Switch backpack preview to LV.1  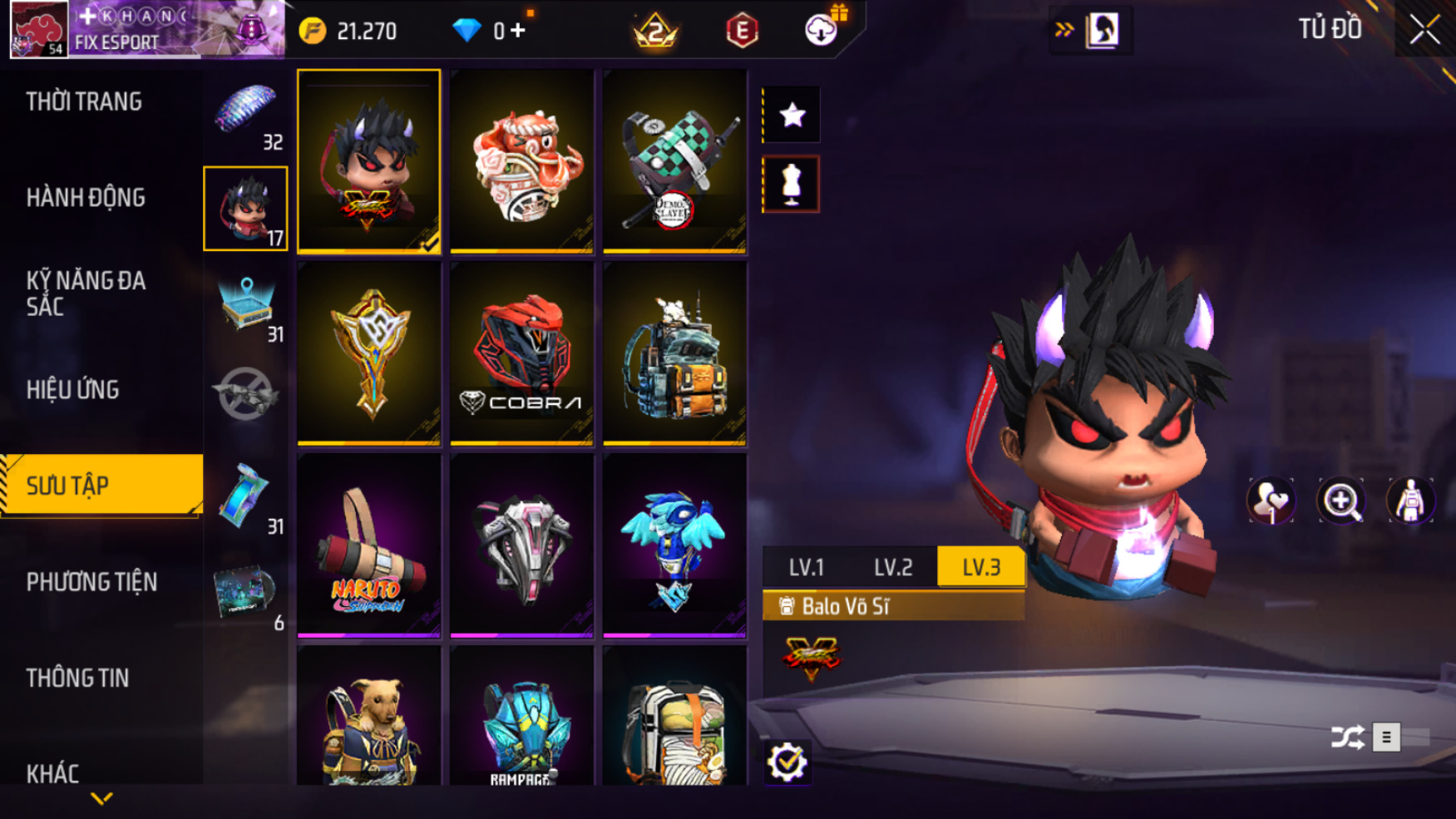[806, 567]
